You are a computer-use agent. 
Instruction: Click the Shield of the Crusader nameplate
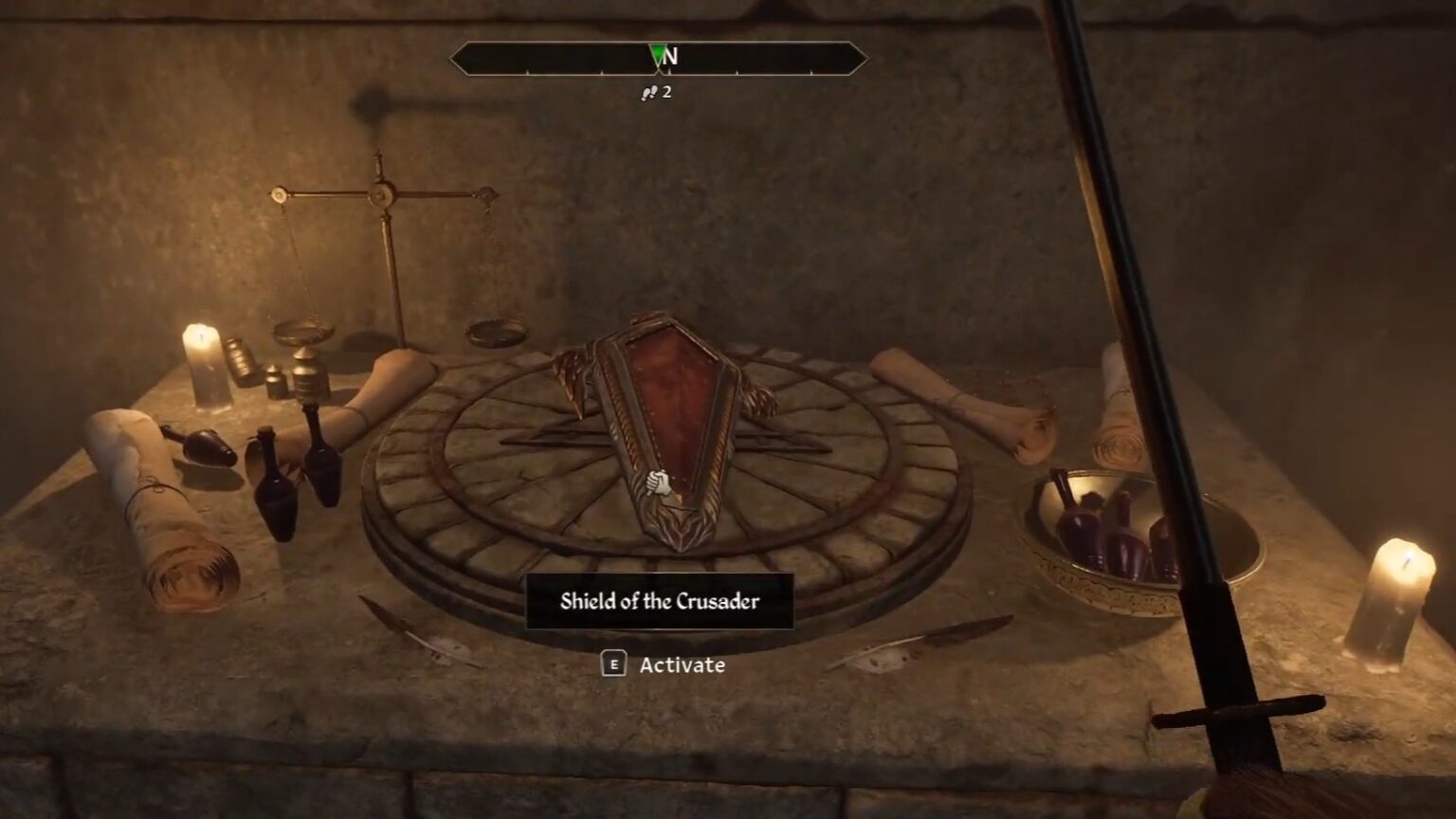(658, 601)
